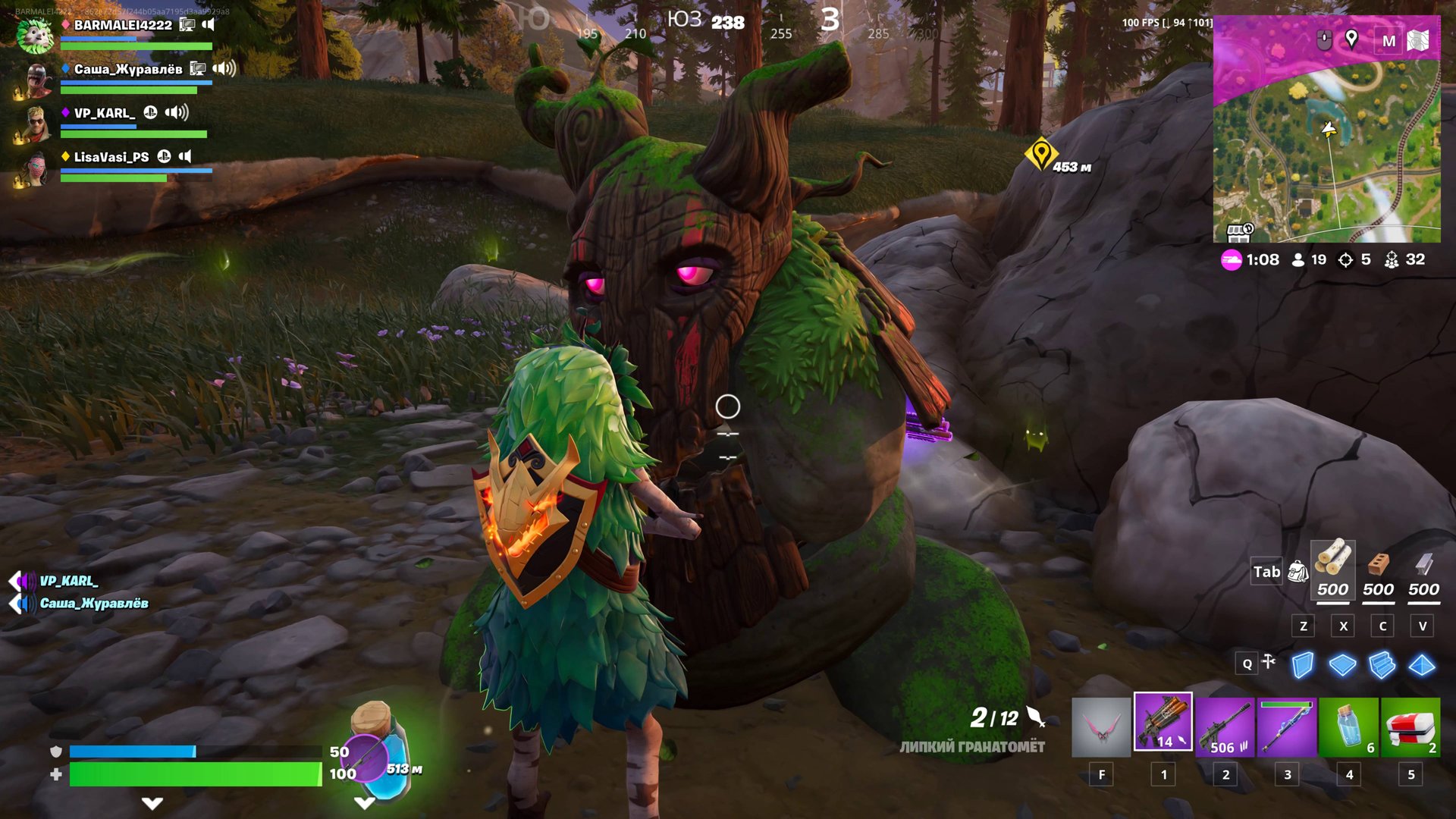The width and height of the screenshot is (1456, 819).
Task: Select the purple staff weapon slot
Action: click(1286, 726)
